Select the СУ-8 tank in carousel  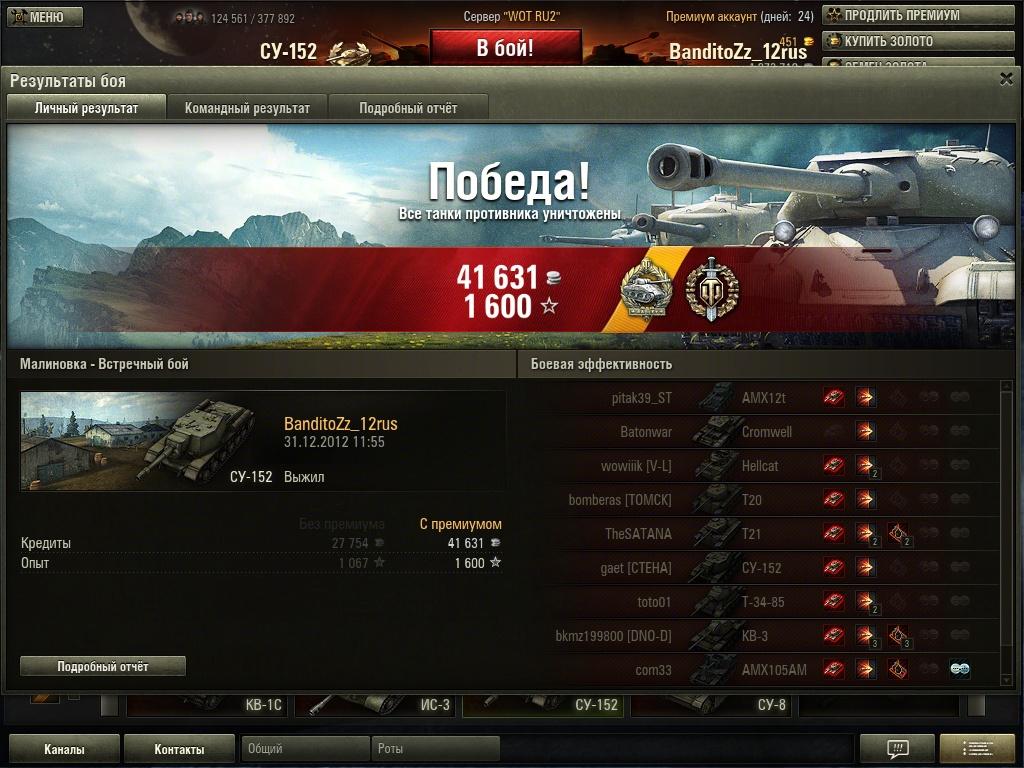tap(712, 705)
